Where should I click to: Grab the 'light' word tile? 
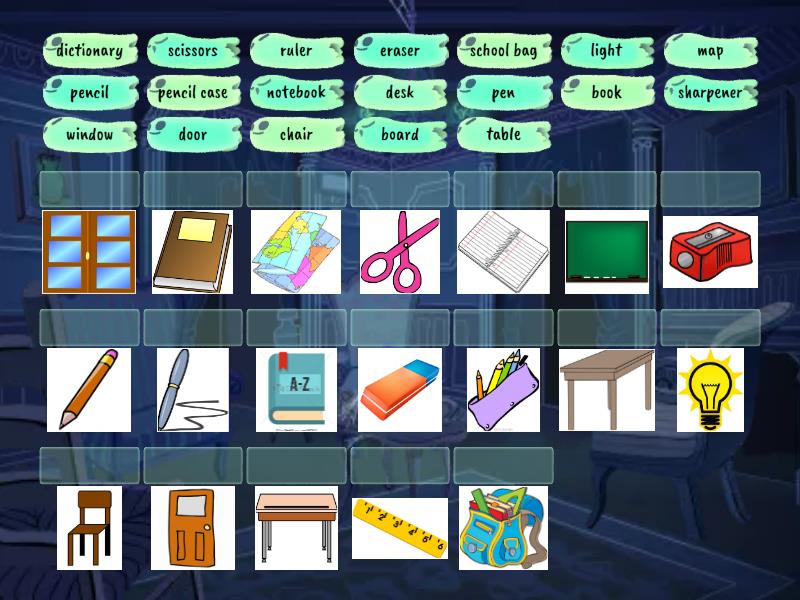click(x=607, y=50)
